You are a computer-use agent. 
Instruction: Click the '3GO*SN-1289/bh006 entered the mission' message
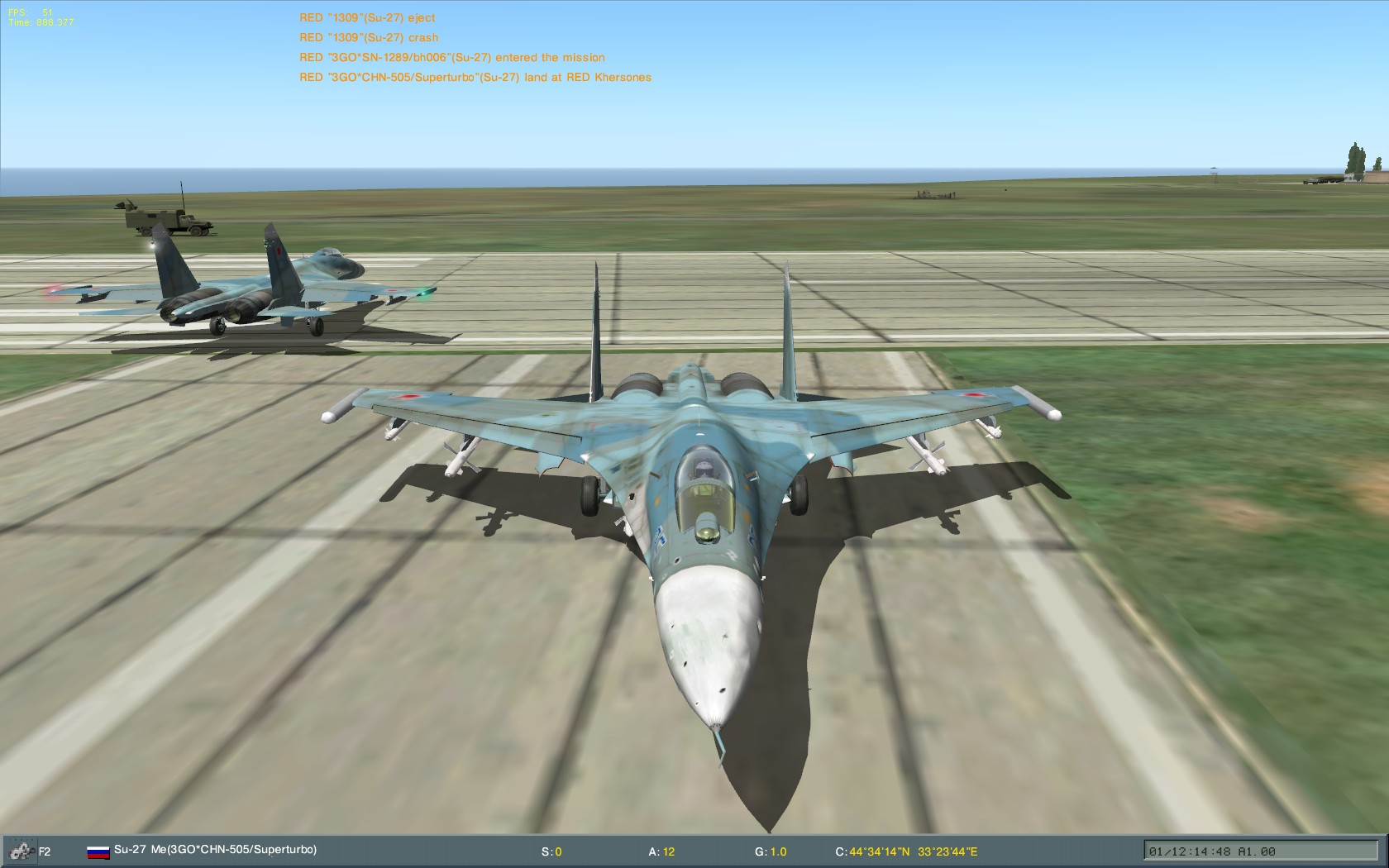(x=452, y=57)
